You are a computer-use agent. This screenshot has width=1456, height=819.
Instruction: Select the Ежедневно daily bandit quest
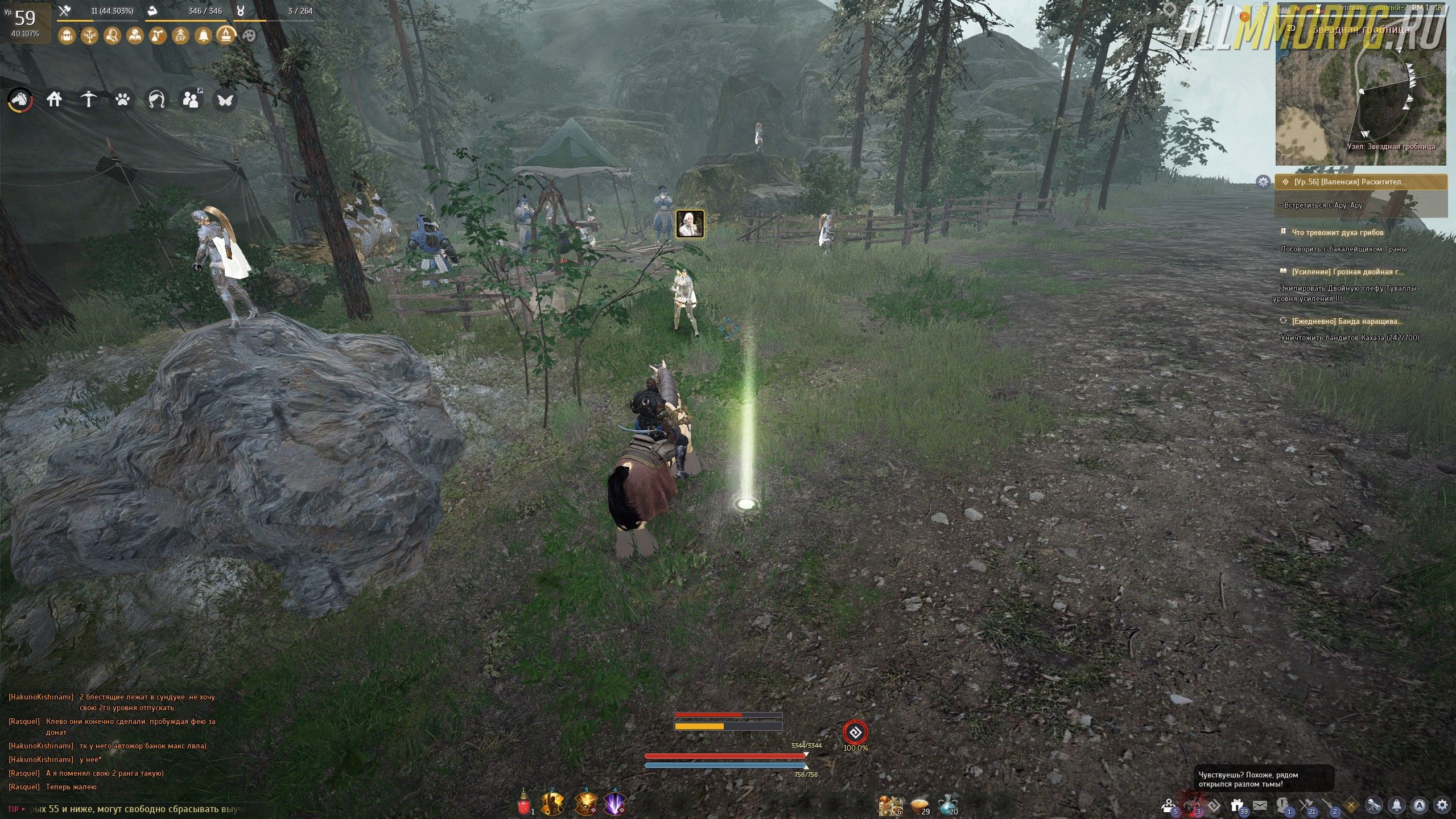point(1346,321)
